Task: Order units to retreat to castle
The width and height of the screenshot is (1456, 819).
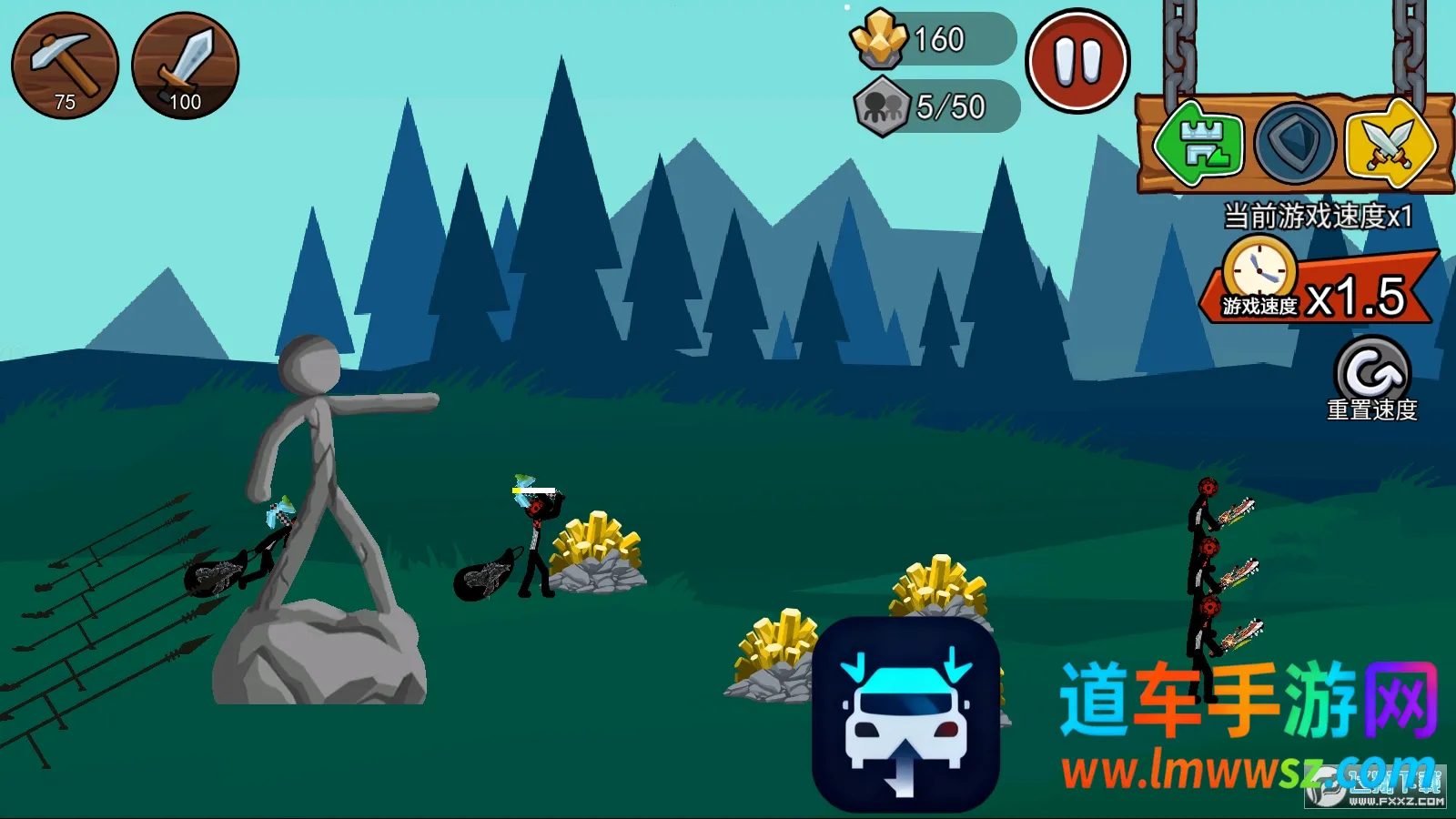Action: pos(1198,144)
